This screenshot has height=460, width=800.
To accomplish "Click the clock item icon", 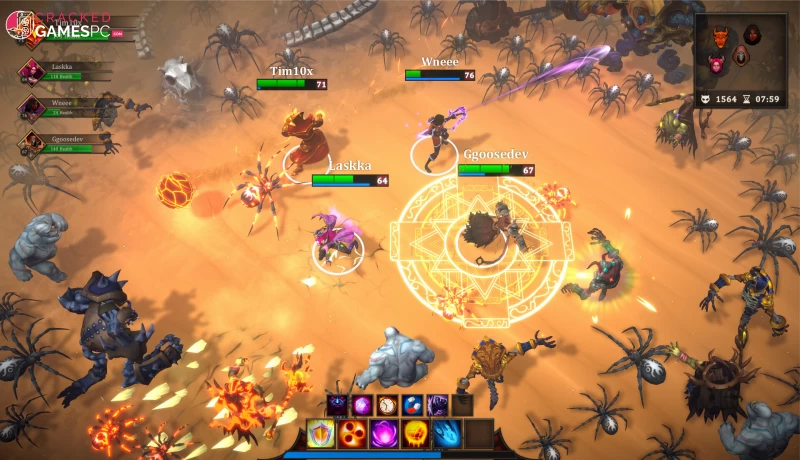I will click(x=387, y=405).
